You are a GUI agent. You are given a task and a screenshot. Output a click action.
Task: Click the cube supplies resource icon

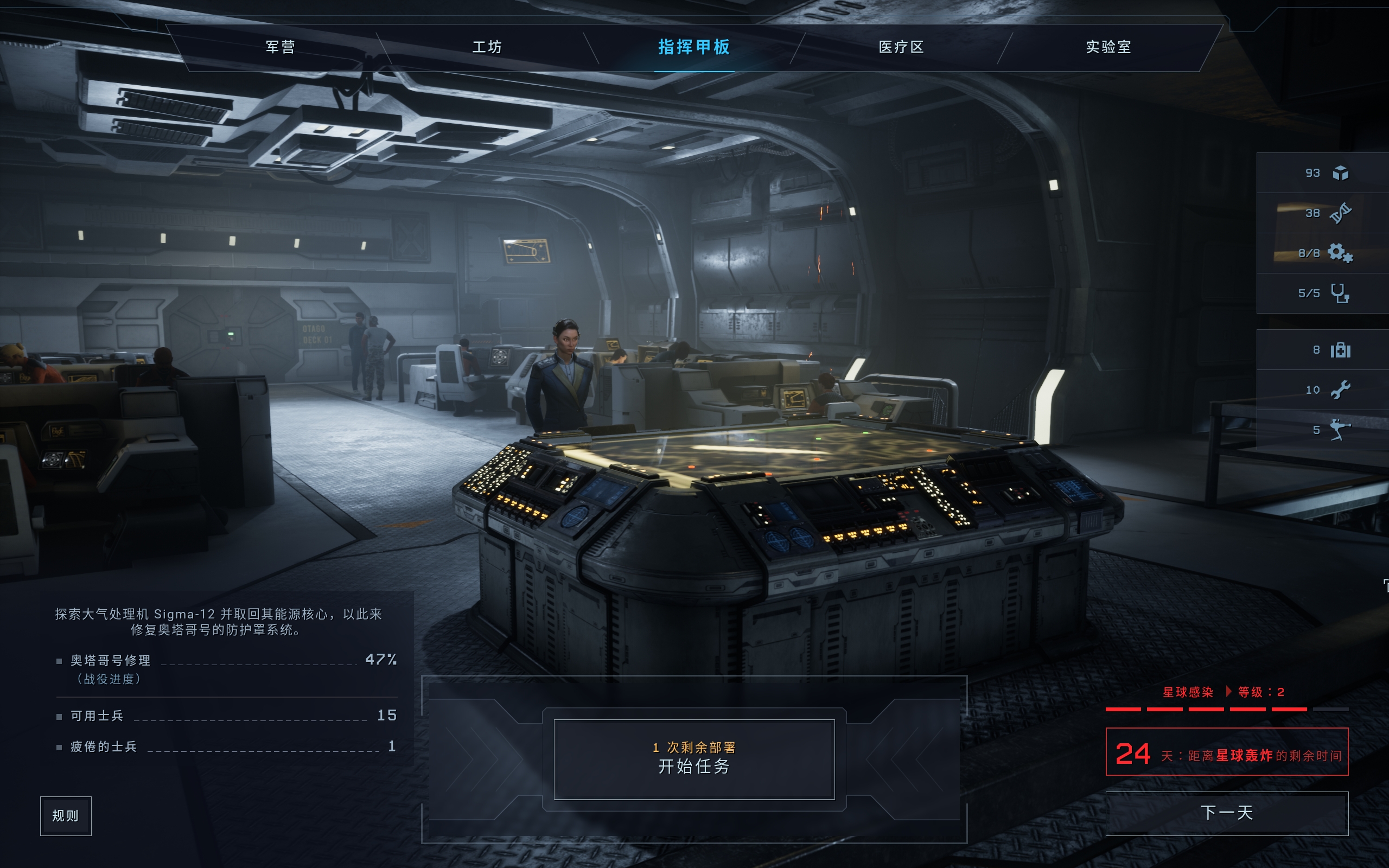point(1340,173)
